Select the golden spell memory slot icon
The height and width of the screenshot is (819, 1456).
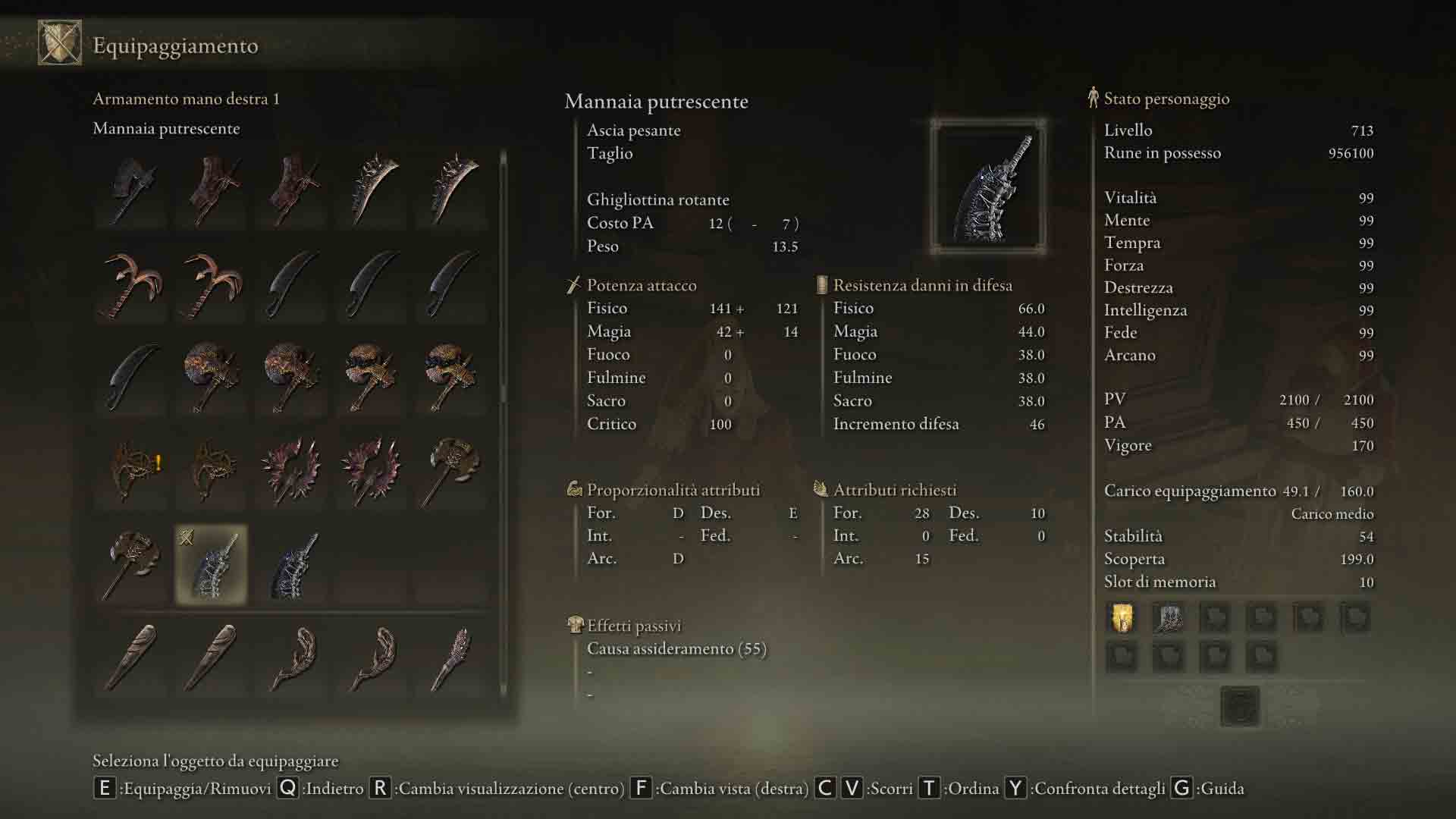pyautogui.click(x=1122, y=618)
